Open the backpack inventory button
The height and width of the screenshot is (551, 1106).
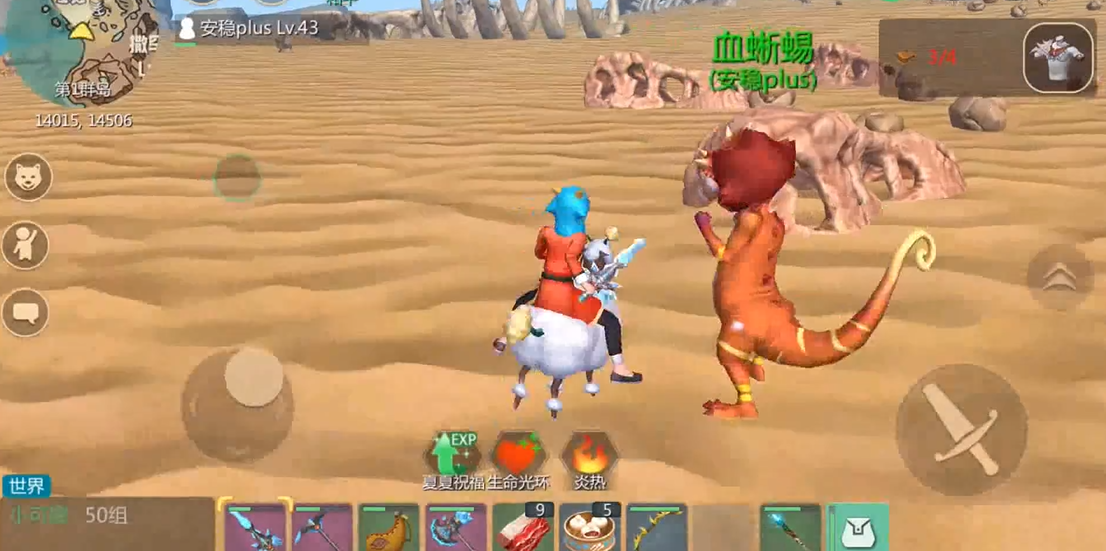click(x=858, y=527)
